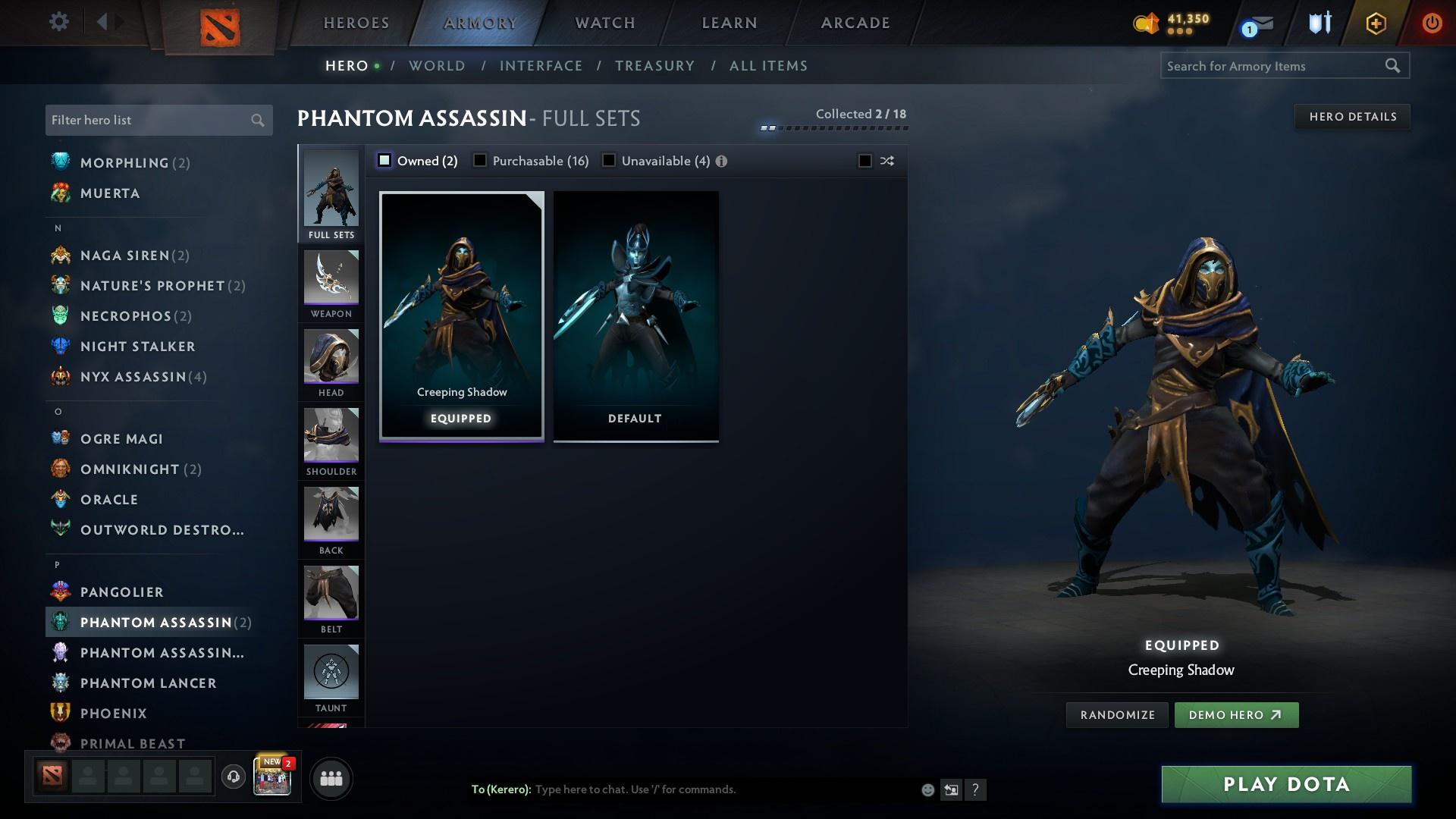Open the emoticon picker in the chat bar
The image size is (1456, 819).
point(927,789)
